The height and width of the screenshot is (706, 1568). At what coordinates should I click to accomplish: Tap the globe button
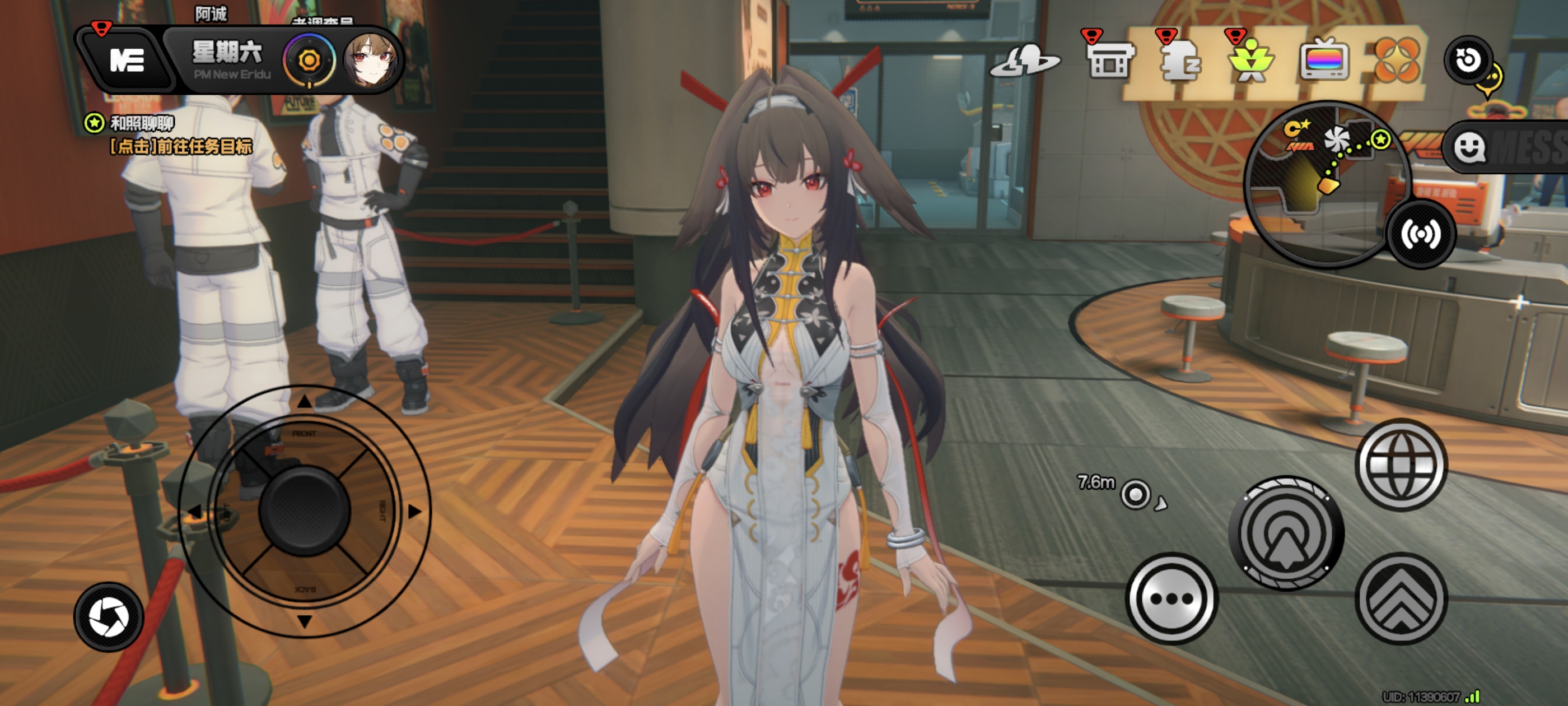pyautogui.click(x=1401, y=464)
